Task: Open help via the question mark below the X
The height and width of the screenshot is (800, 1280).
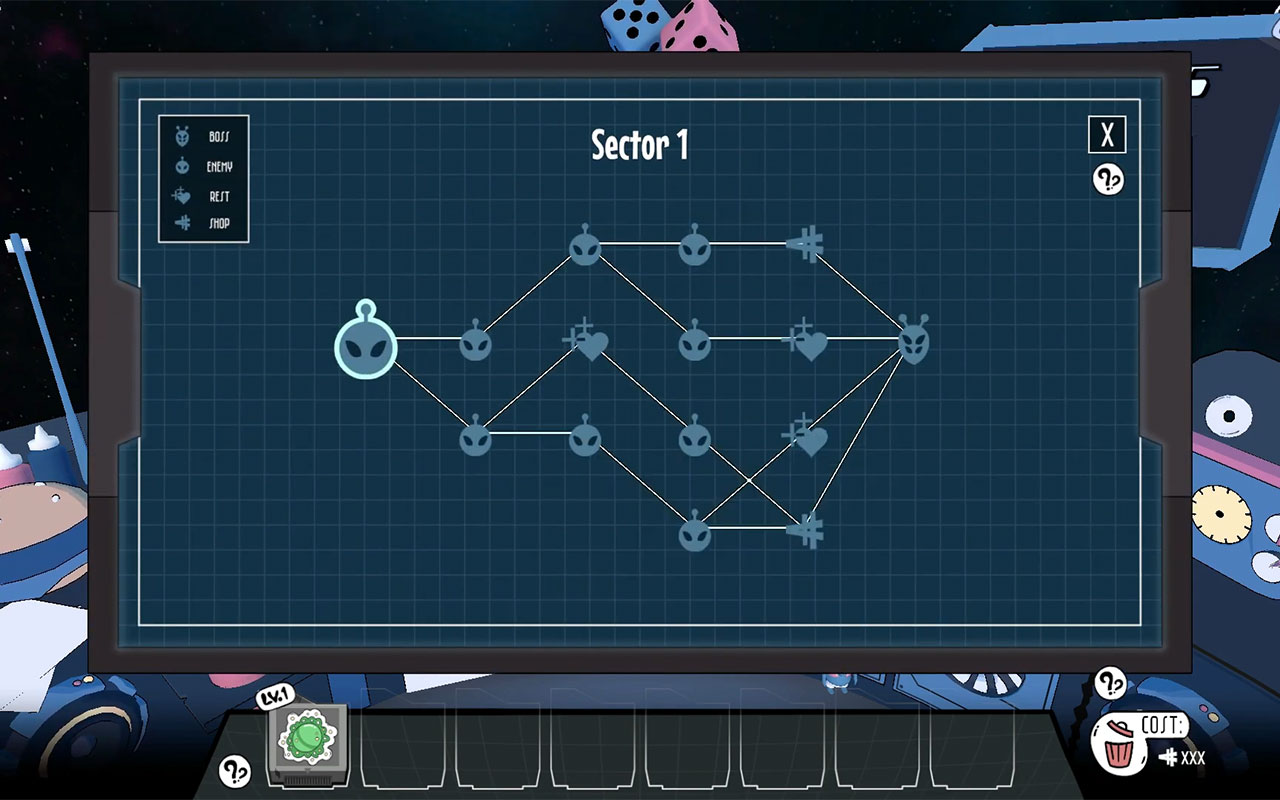Action: tap(1107, 177)
